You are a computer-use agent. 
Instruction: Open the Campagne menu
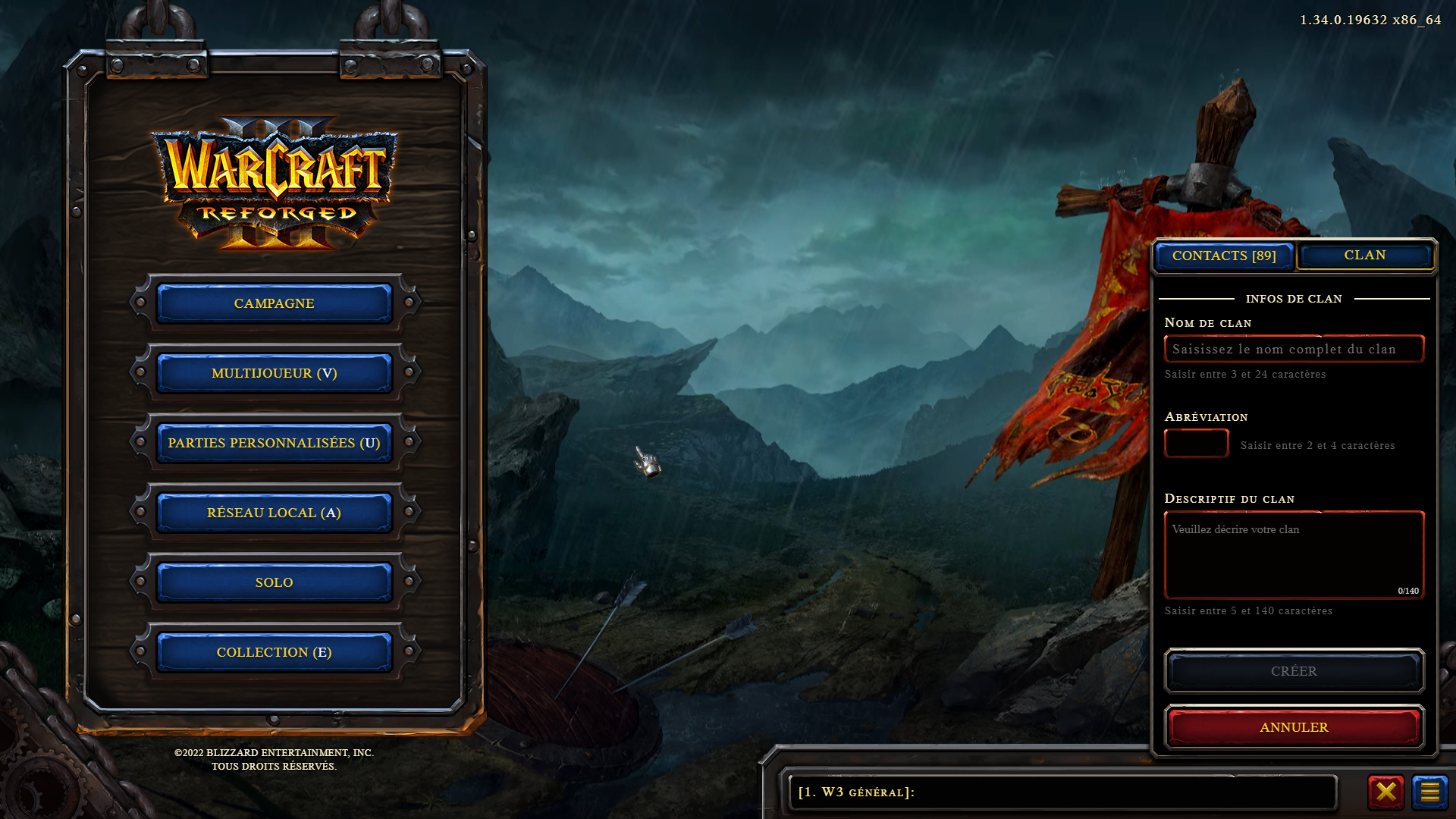coord(274,303)
